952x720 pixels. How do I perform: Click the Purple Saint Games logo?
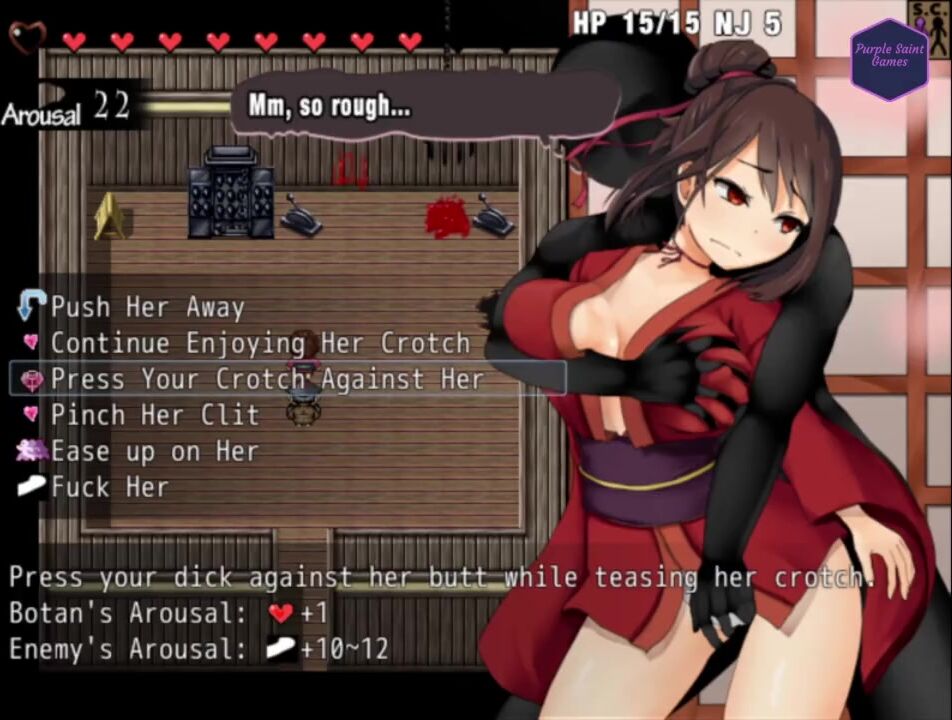pos(889,56)
